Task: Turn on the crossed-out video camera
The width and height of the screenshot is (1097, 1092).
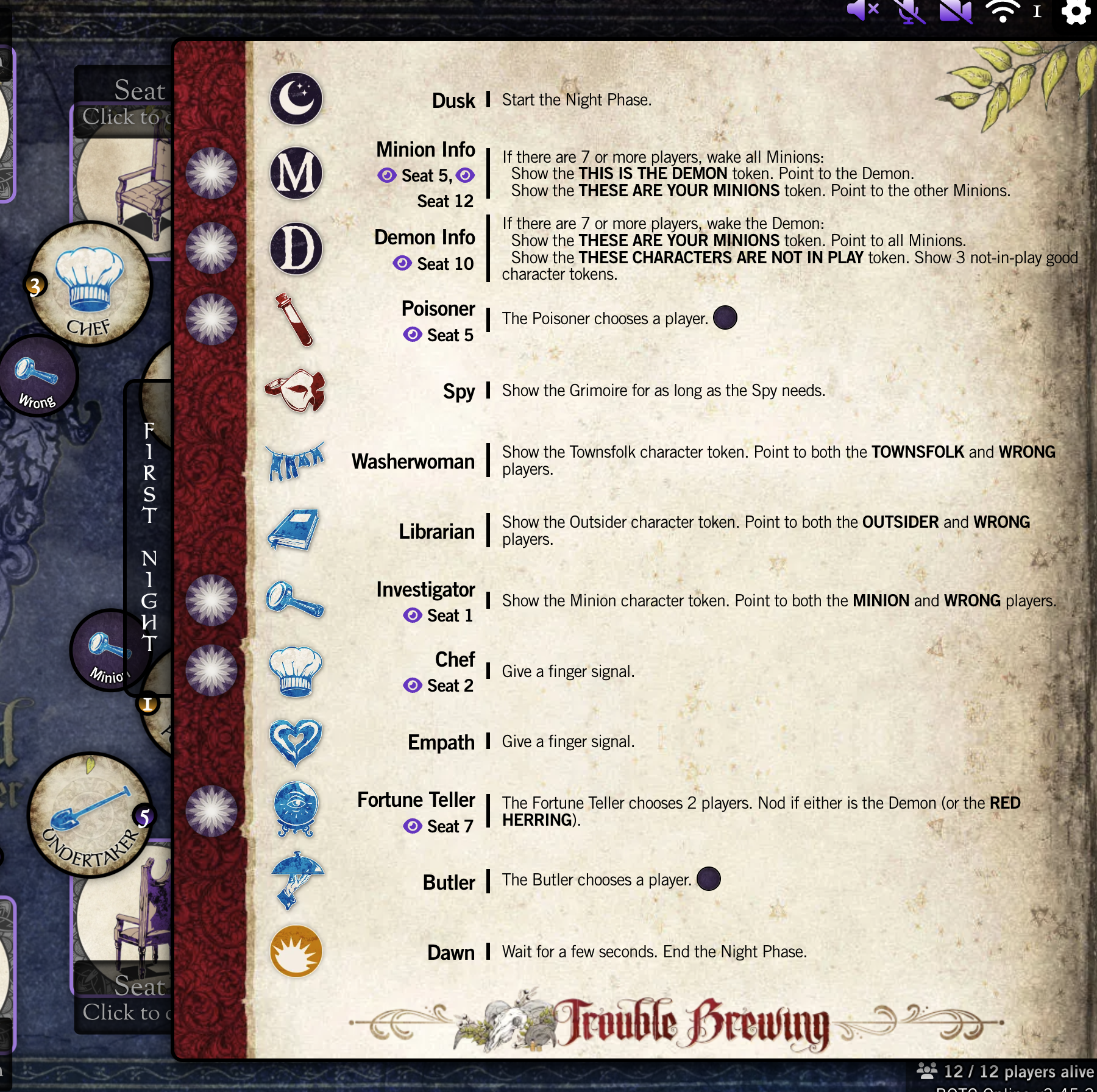Action: click(x=956, y=12)
